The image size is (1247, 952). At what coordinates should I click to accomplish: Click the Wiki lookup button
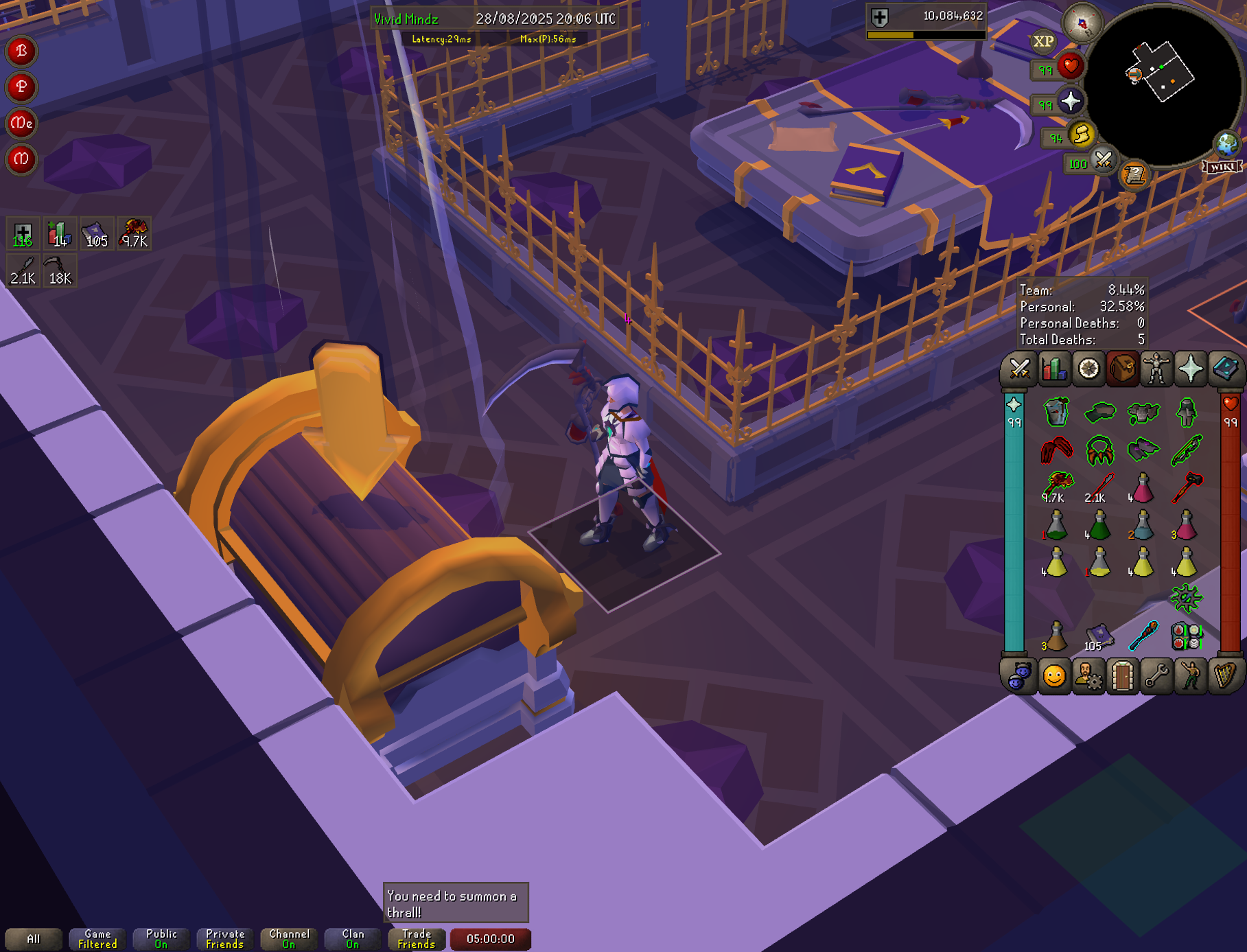click(x=1222, y=167)
